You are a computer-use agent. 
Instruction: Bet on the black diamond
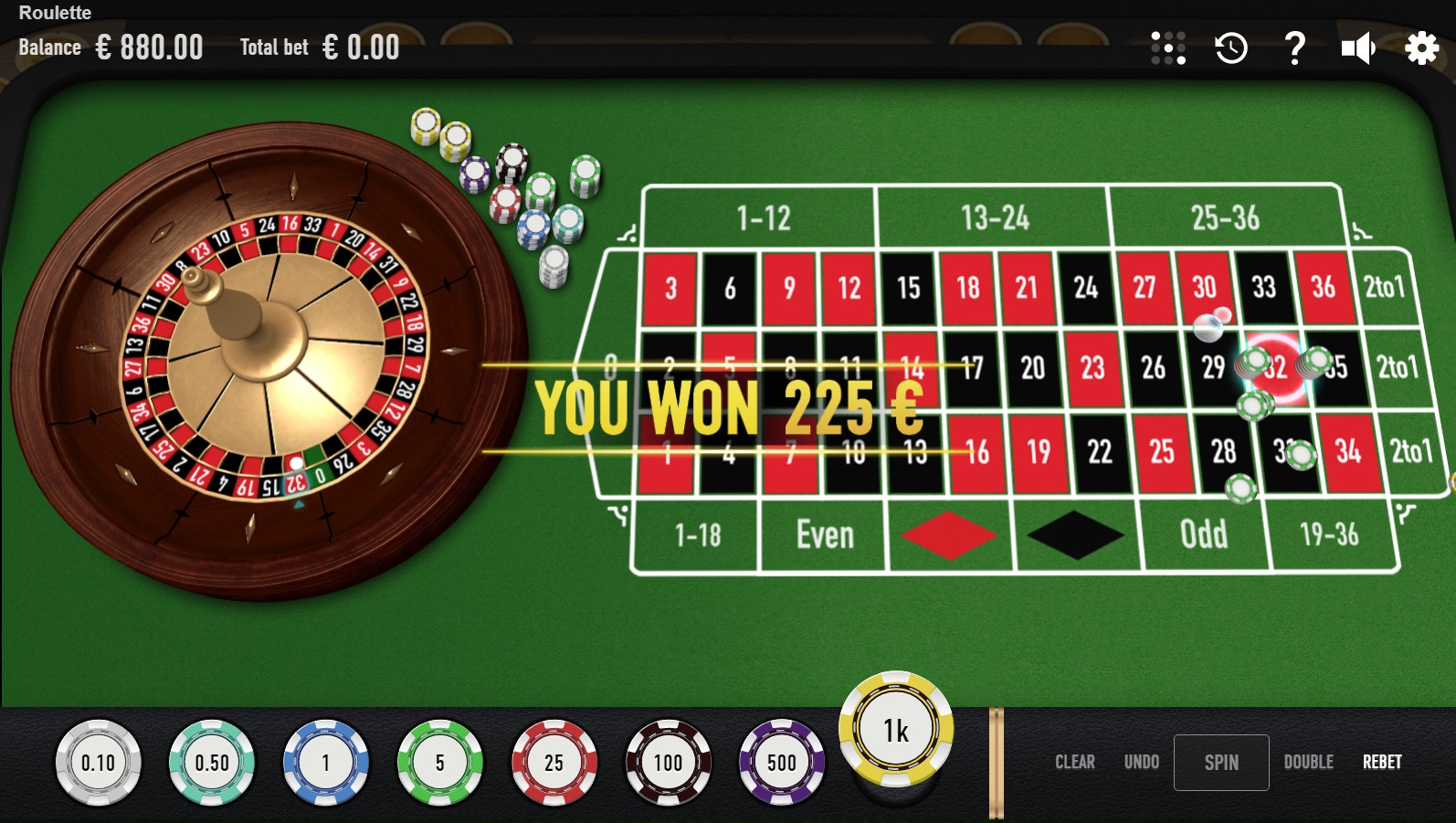pos(1075,534)
